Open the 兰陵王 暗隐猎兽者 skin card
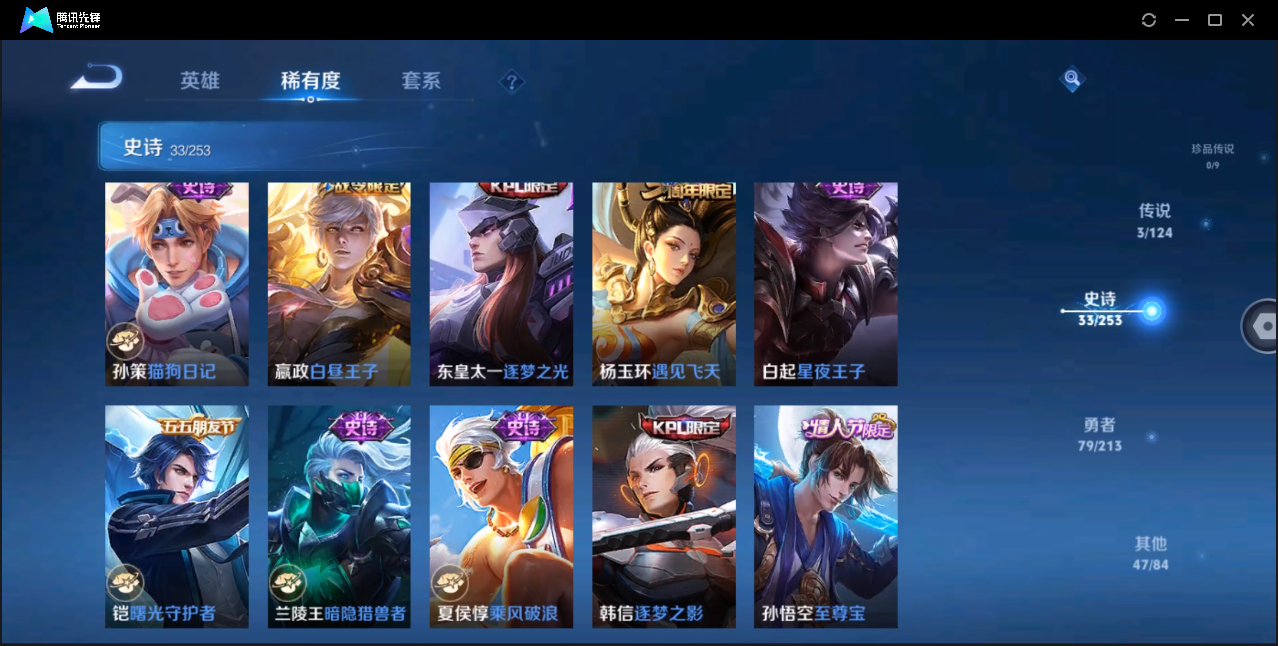 [x=339, y=516]
